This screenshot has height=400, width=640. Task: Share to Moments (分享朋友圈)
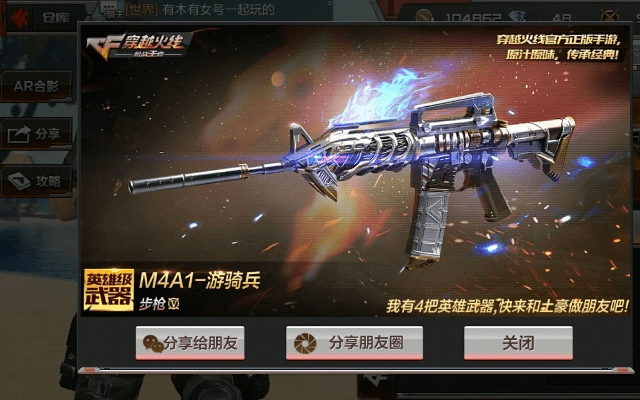coord(354,343)
